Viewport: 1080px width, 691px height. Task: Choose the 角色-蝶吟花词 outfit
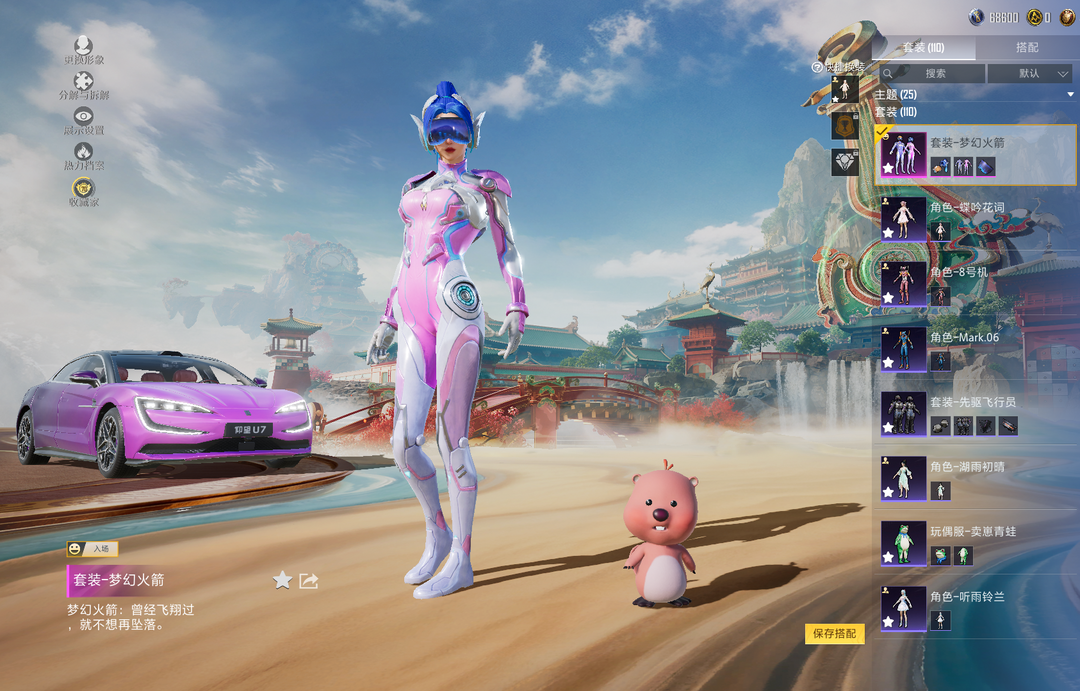(976, 219)
